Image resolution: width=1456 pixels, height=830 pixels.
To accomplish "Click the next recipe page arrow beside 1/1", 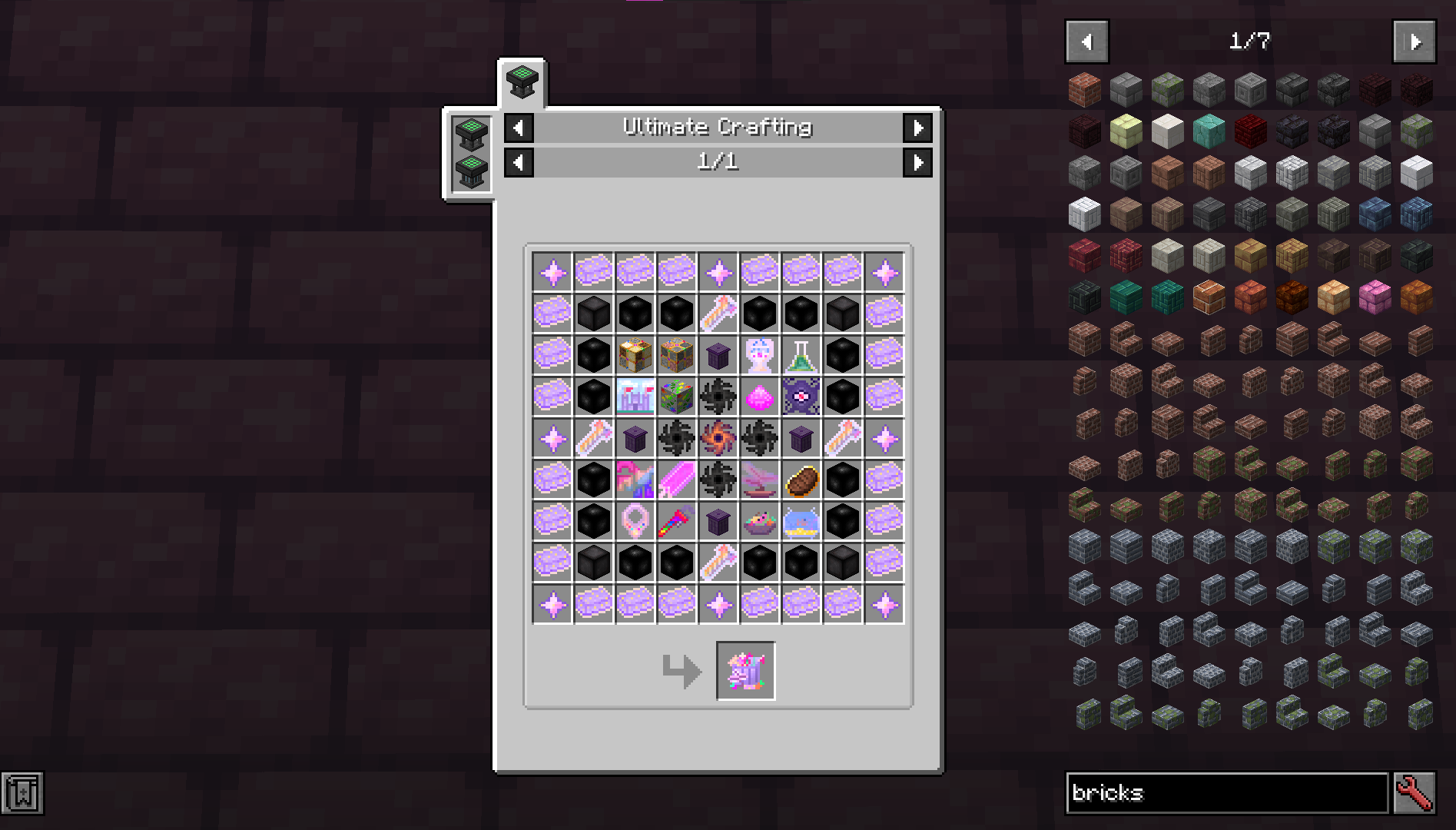I will coord(917,162).
